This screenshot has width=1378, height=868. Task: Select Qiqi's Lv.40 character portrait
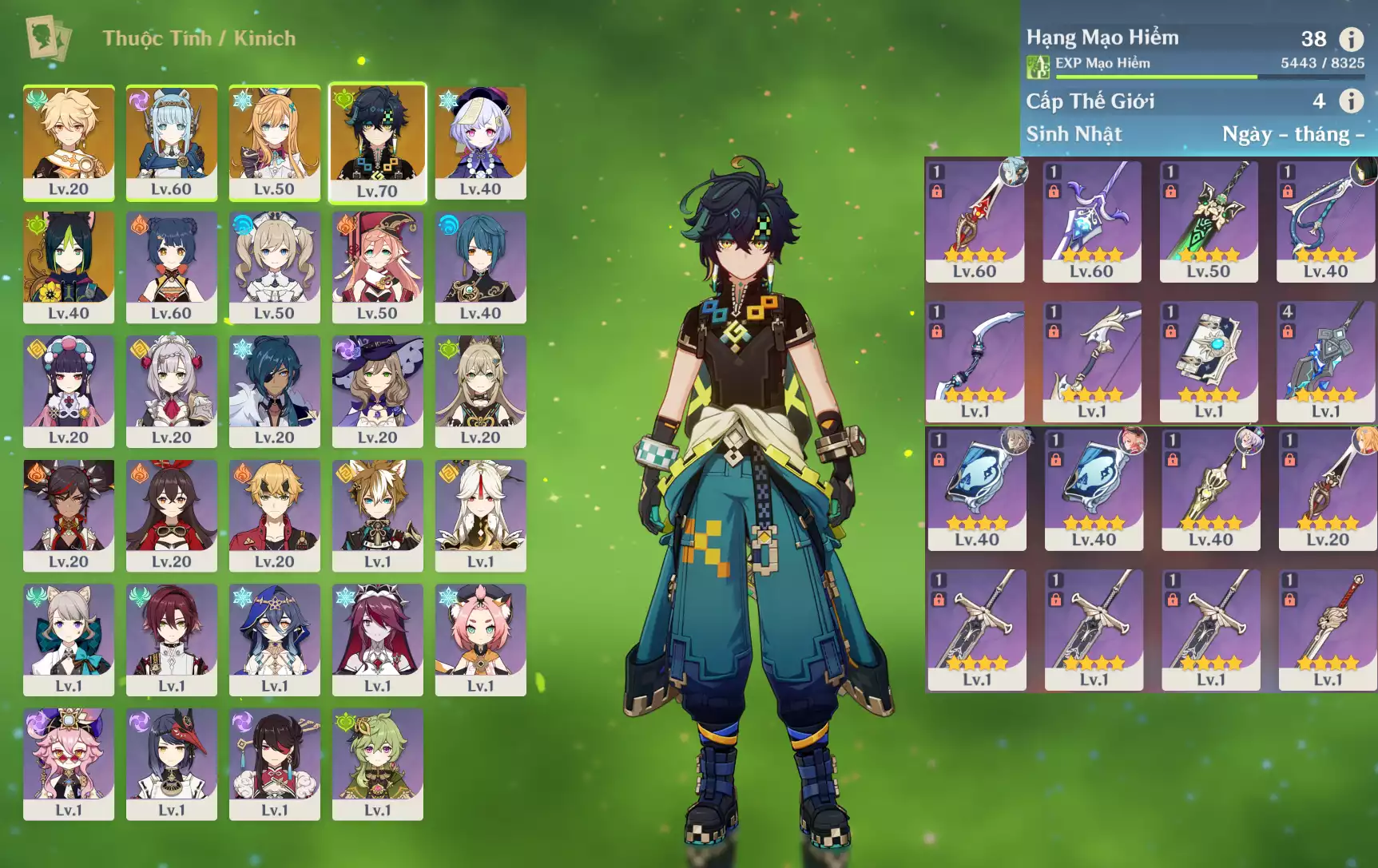(480, 141)
